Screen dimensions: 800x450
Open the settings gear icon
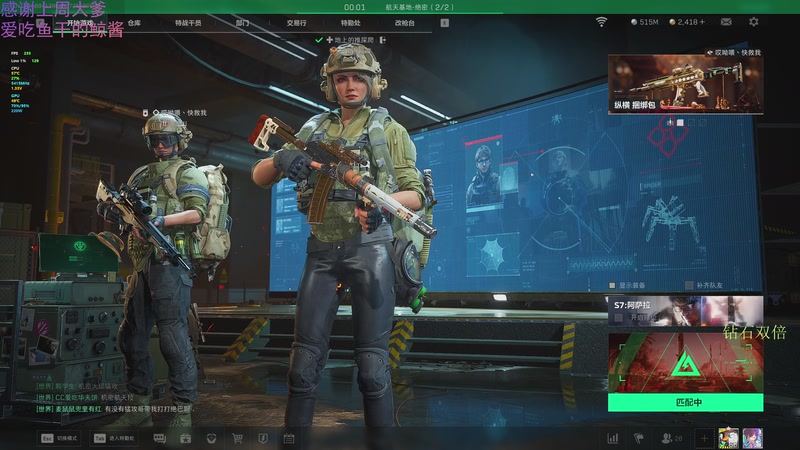pyautogui.click(x=754, y=21)
